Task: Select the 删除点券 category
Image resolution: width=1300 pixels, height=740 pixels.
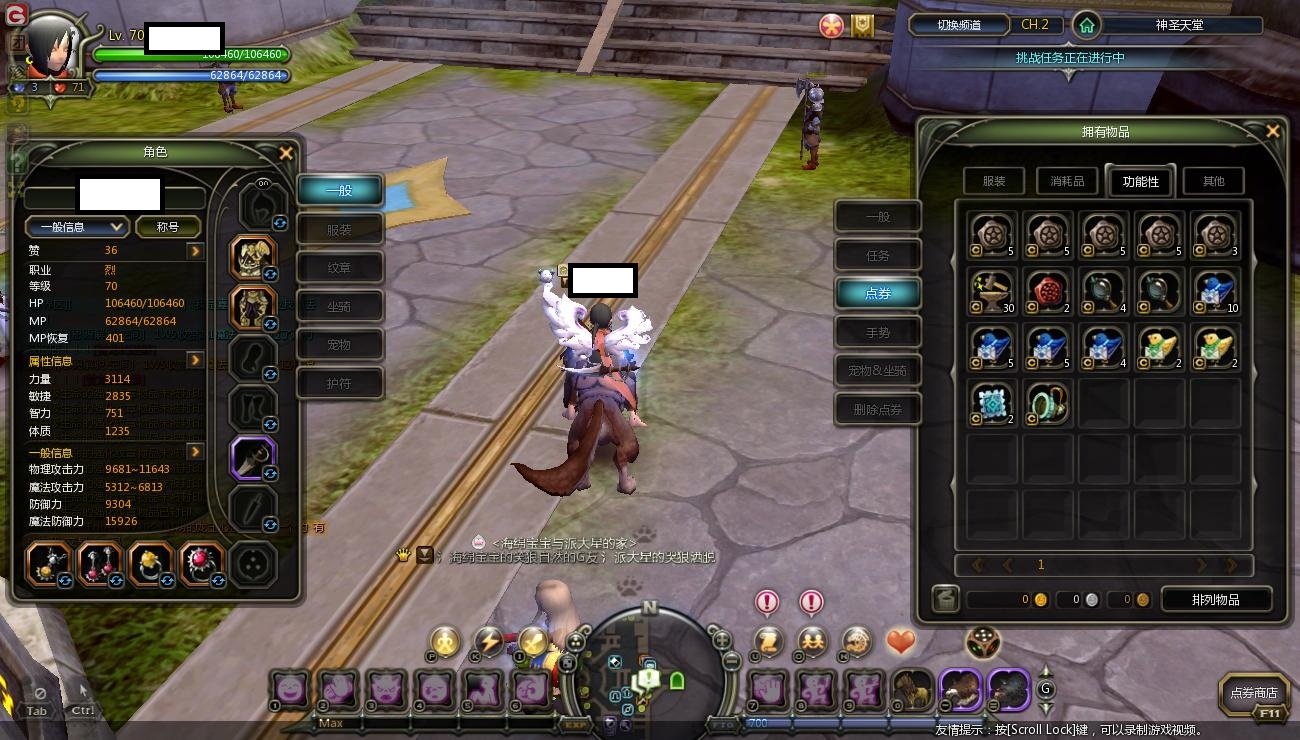Action: click(877, 409)
